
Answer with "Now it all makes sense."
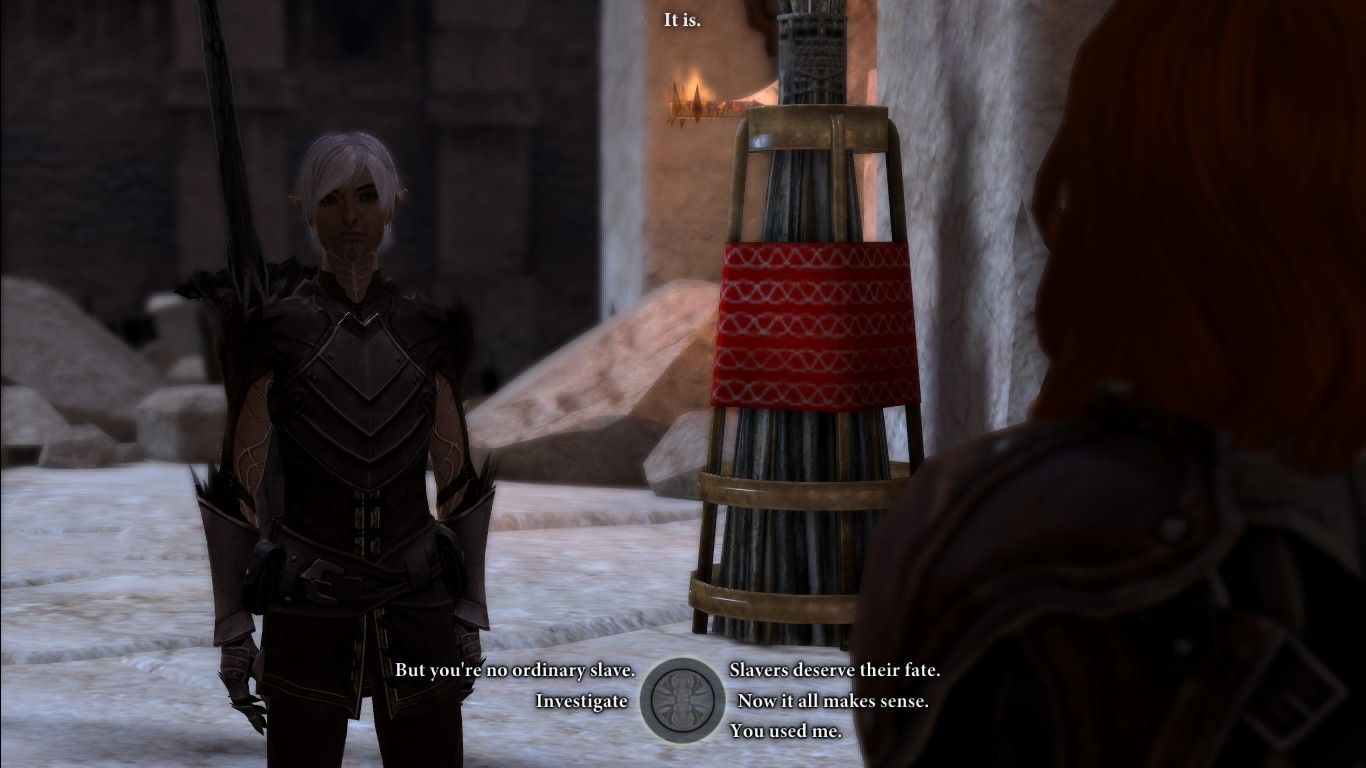point(832,701)
